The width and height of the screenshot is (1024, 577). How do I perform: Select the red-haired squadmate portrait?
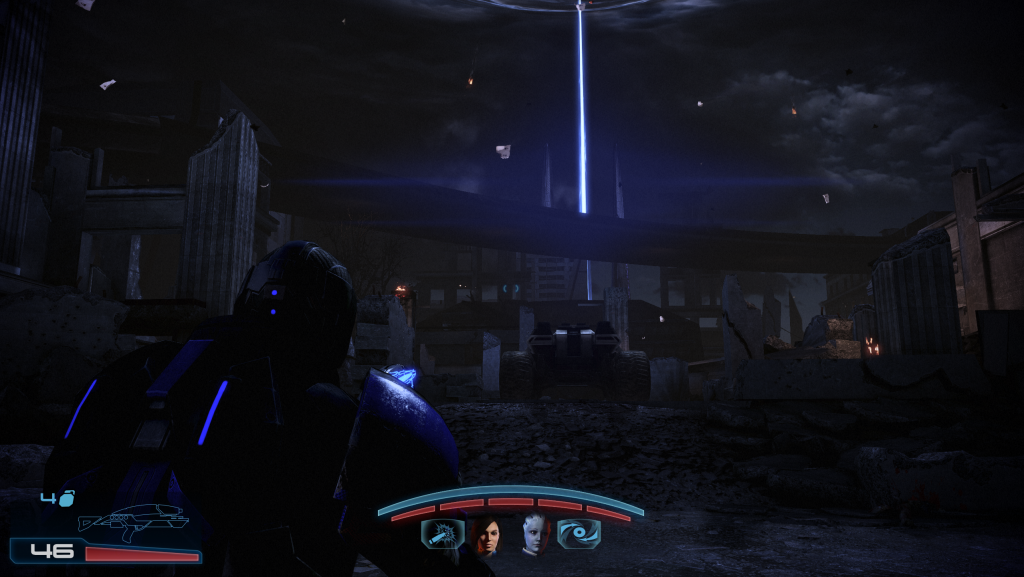coord(487,535)
